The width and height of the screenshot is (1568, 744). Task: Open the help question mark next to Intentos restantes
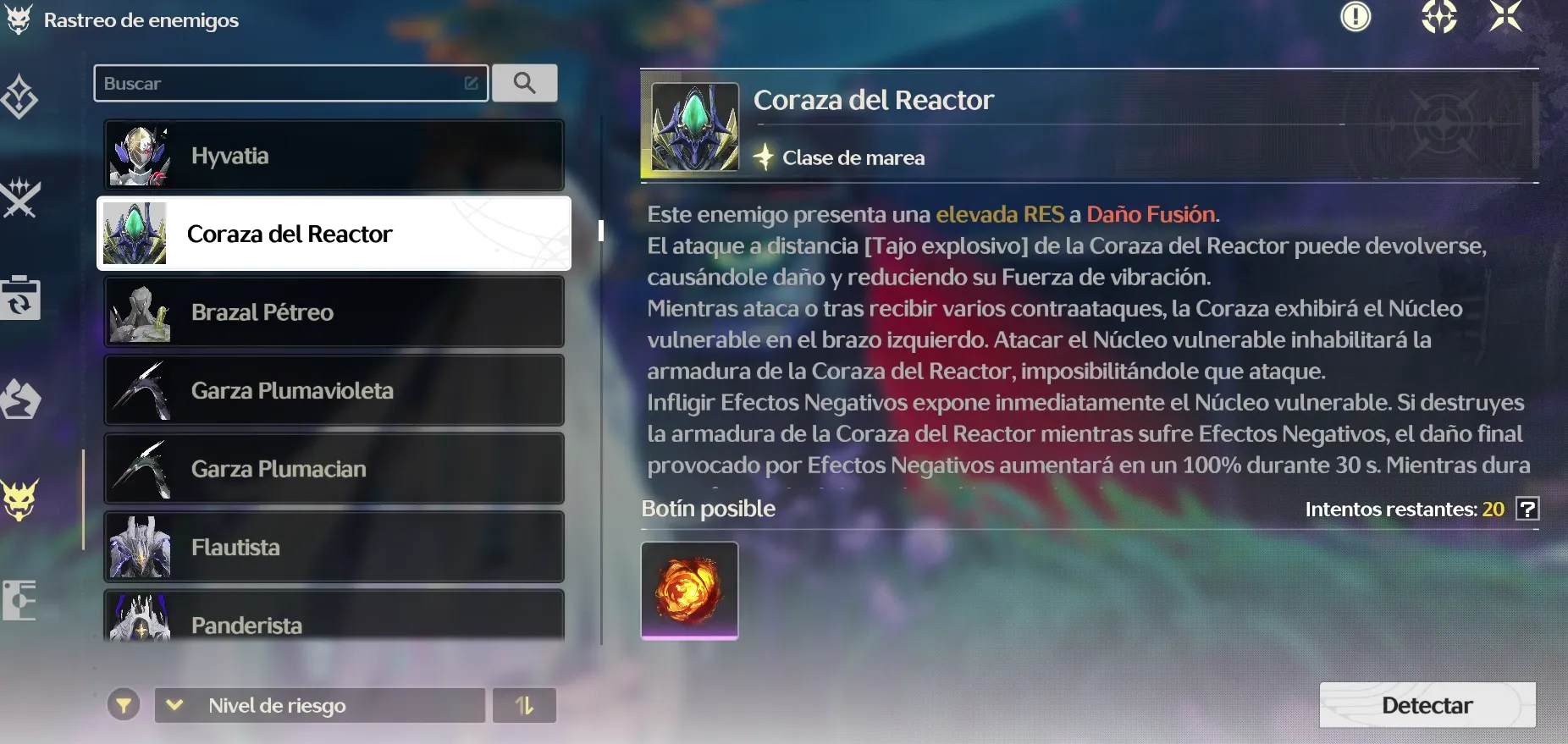click(1529, 509)
